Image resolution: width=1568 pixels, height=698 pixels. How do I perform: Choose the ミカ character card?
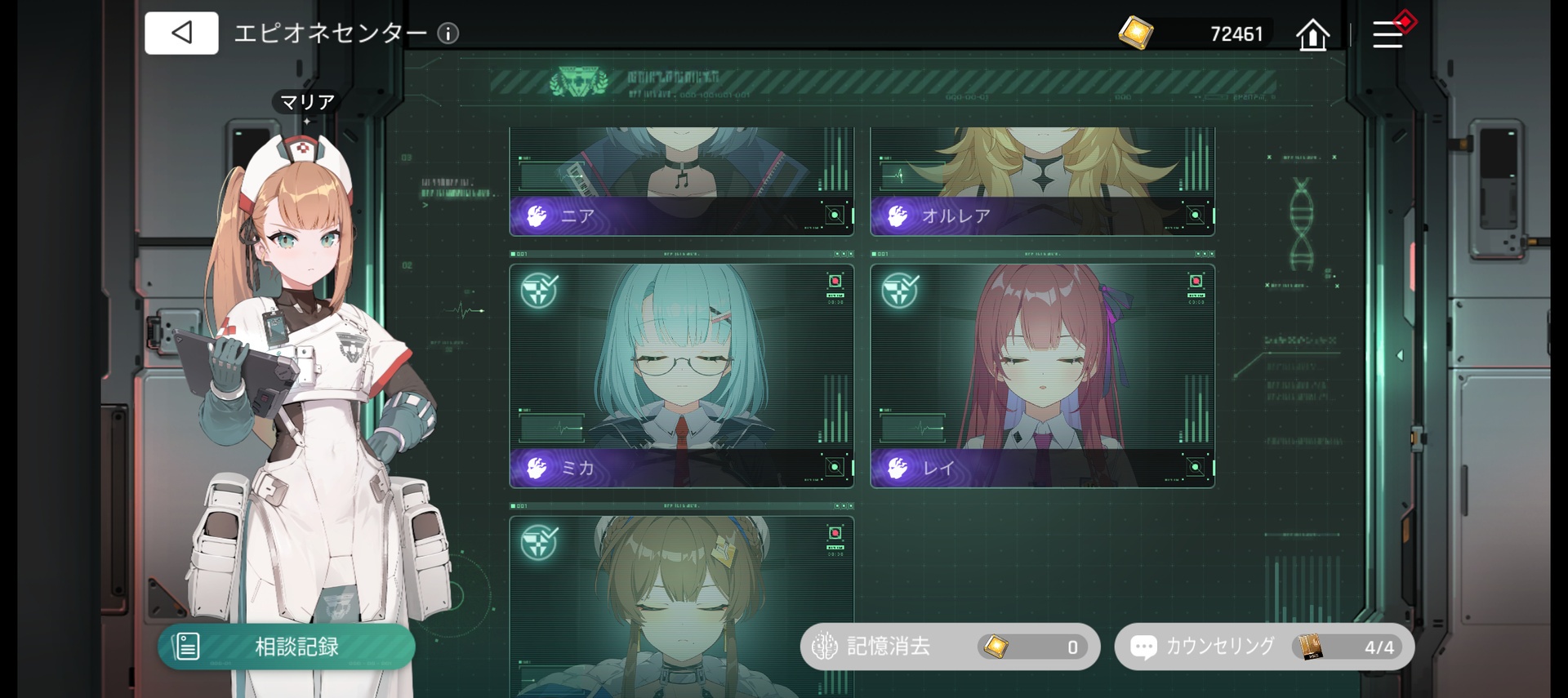[x=681, y=376]
